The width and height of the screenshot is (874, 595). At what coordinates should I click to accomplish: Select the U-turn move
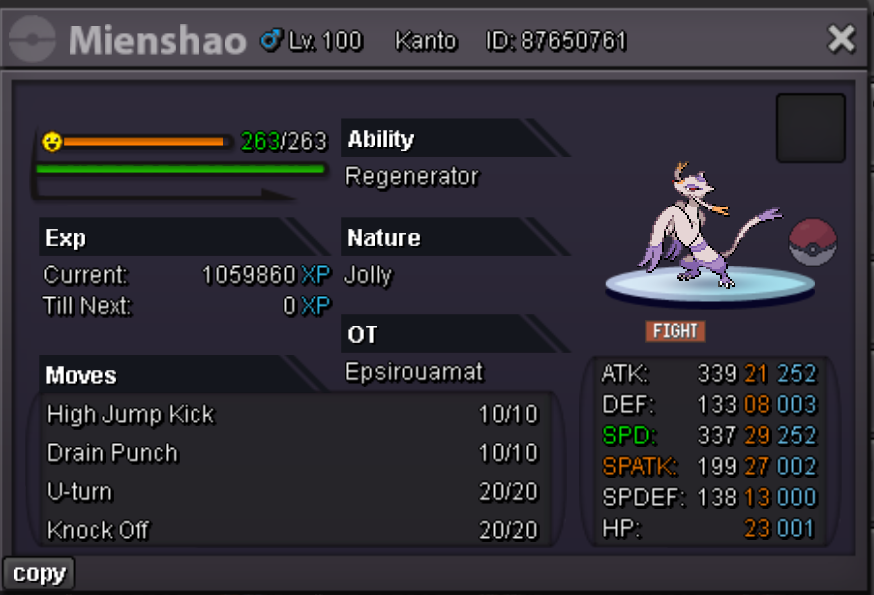pos(292,492)
